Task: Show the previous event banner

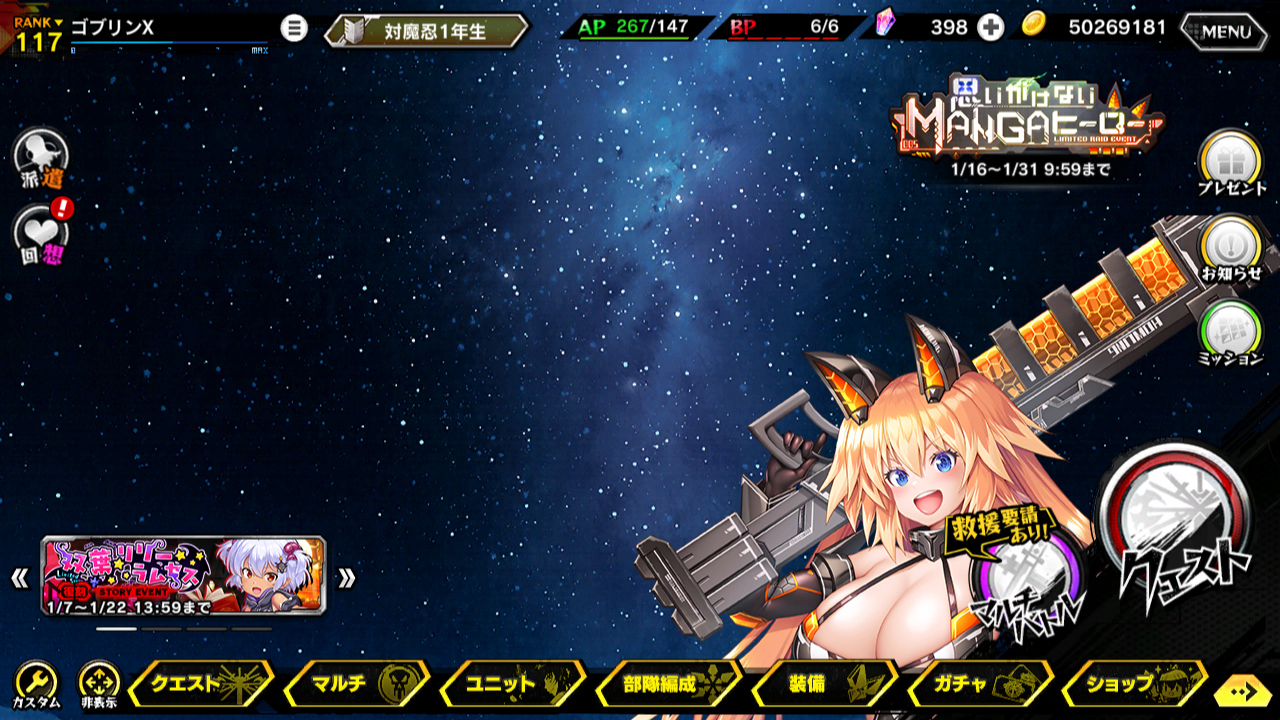Action: [19, 578]
